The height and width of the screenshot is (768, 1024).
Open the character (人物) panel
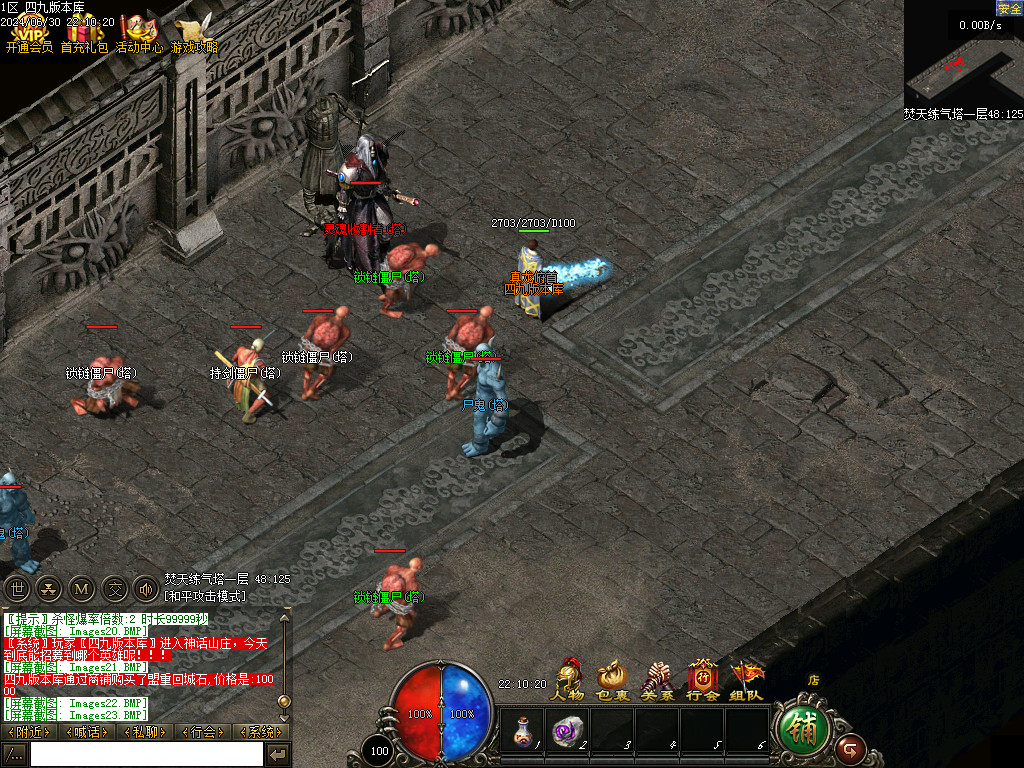click(569, 680)
